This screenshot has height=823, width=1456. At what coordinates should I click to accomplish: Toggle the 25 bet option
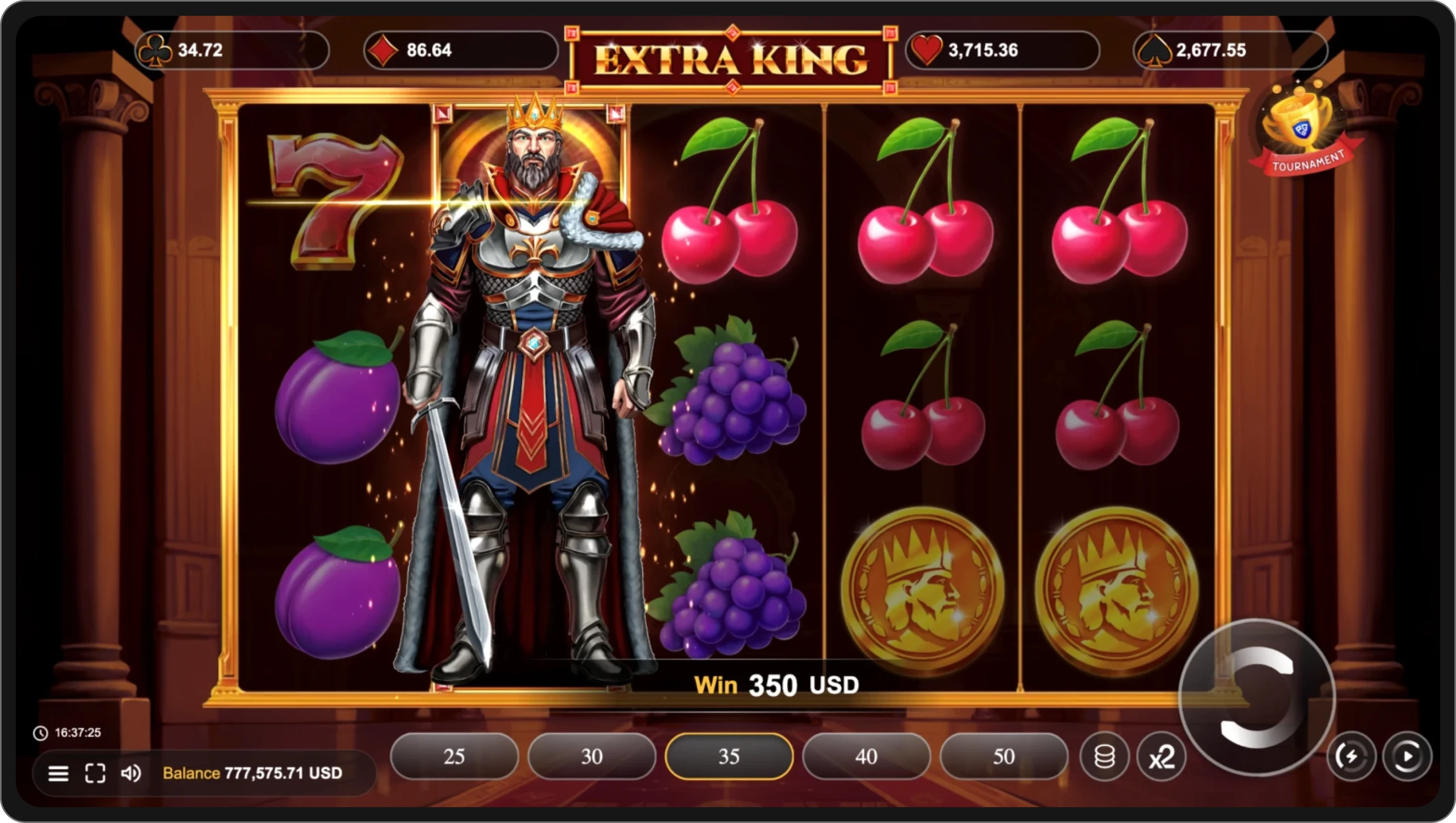tap(454, 757)
